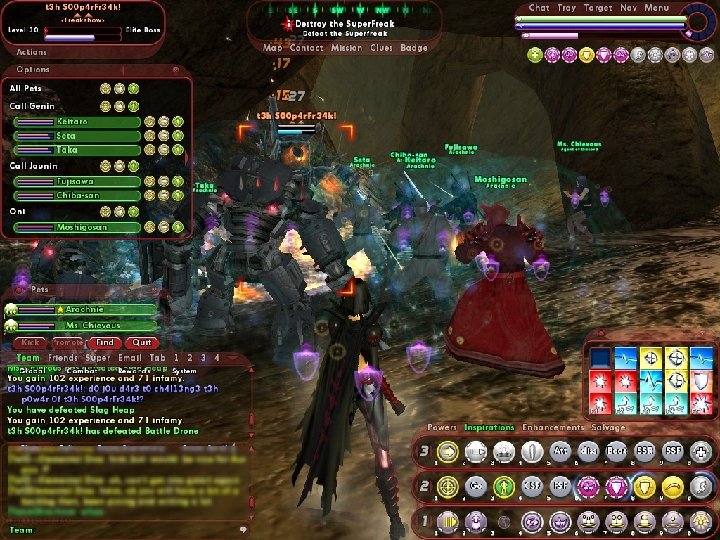
Task: Open the Clues list
Action: click(x=382, y=47)
